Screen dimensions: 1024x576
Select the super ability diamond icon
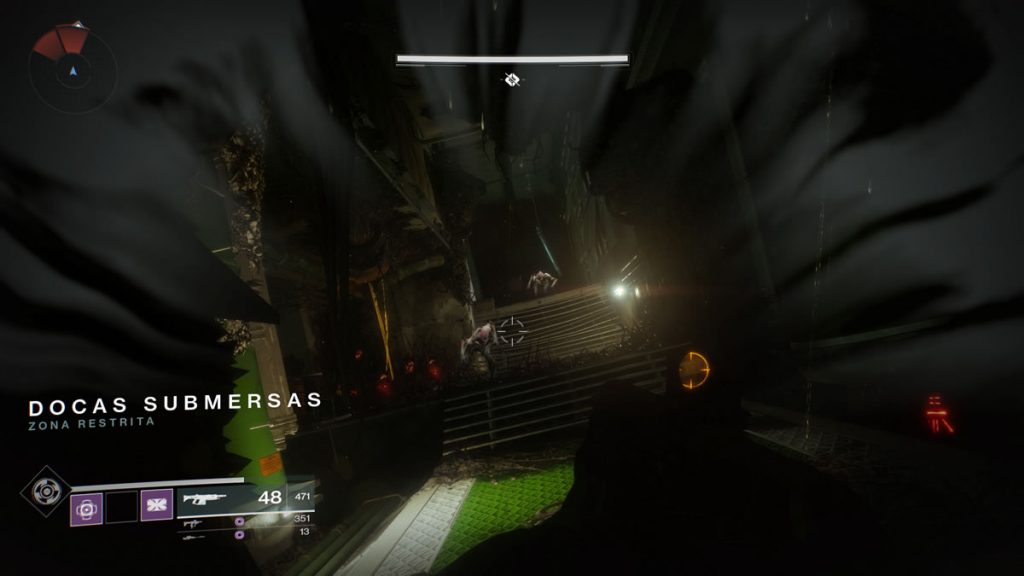[44, 492]
